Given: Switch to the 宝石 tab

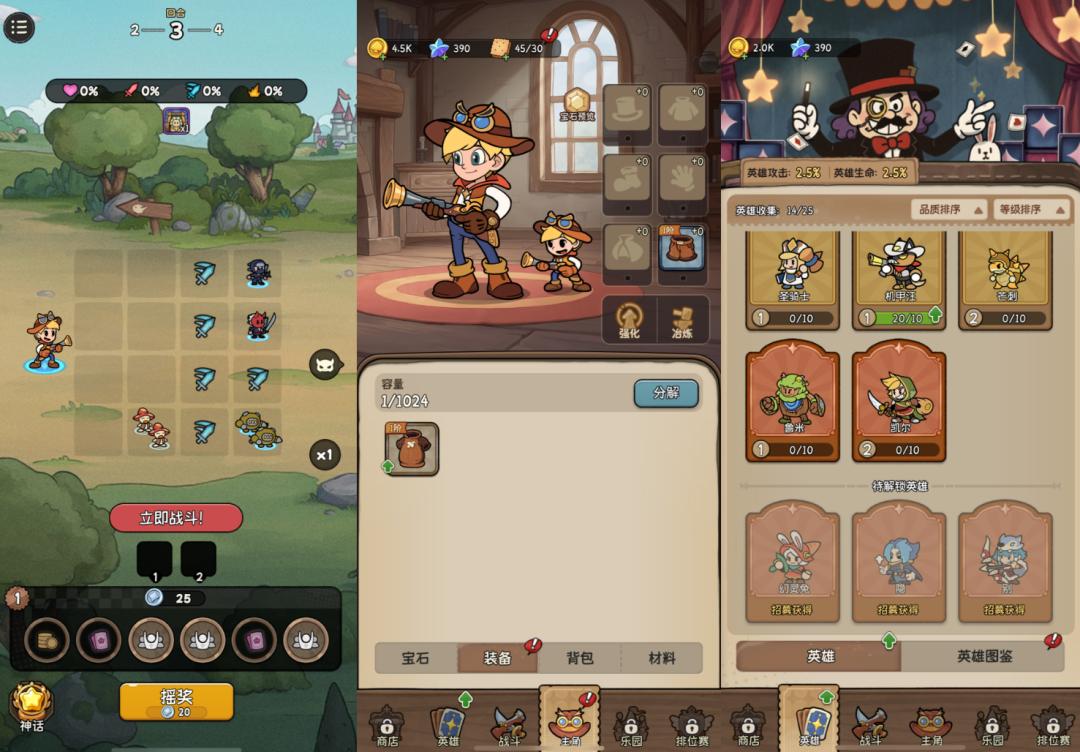Looking at the screenshot, I should [416, 658].
